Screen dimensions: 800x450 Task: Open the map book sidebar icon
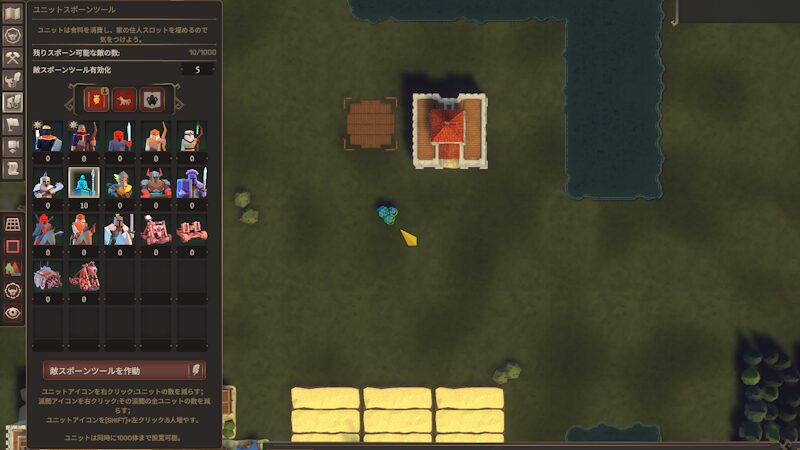13,14
